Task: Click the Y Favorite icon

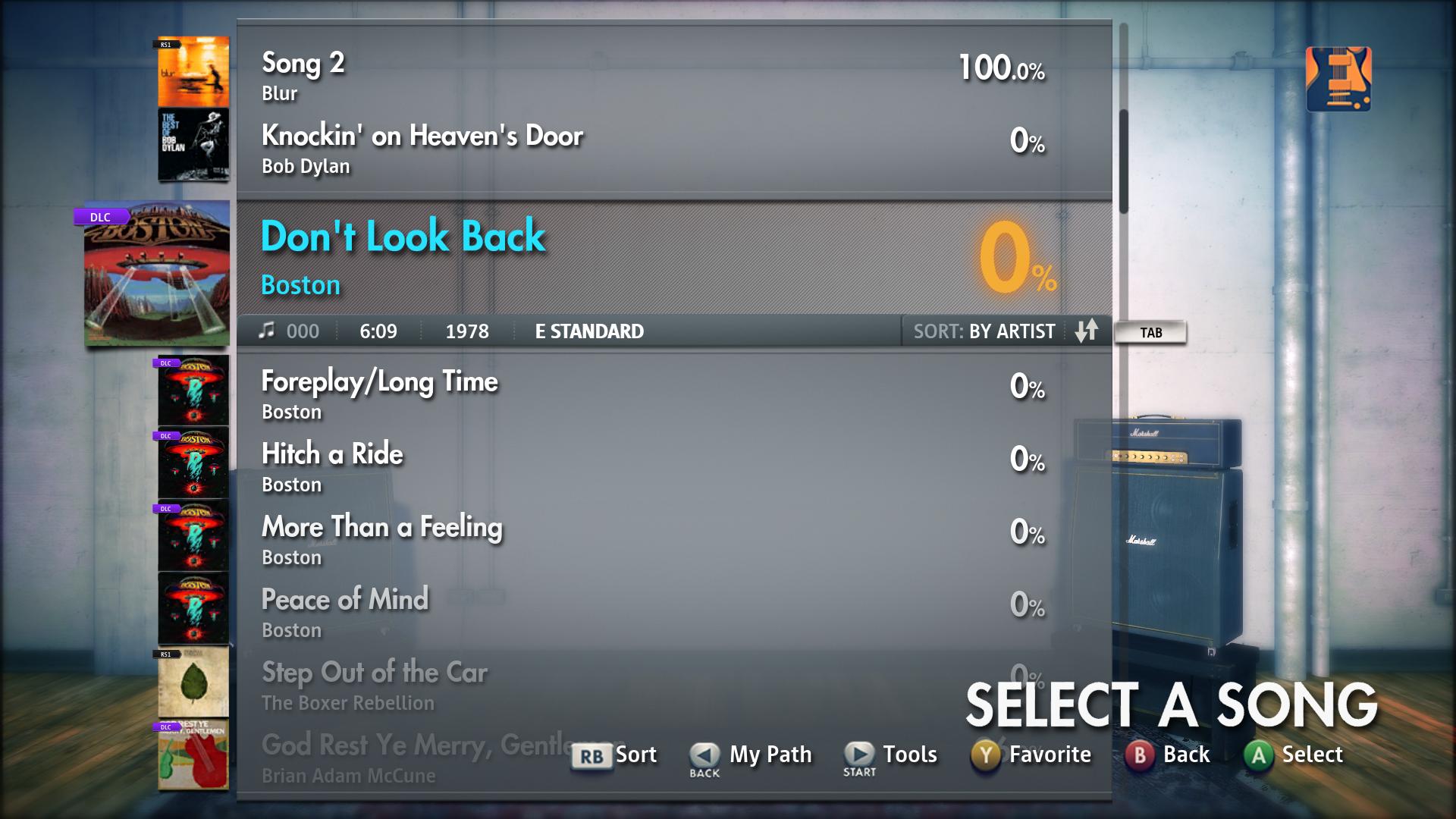Action: pyautogui.click(x=985, y=755)
